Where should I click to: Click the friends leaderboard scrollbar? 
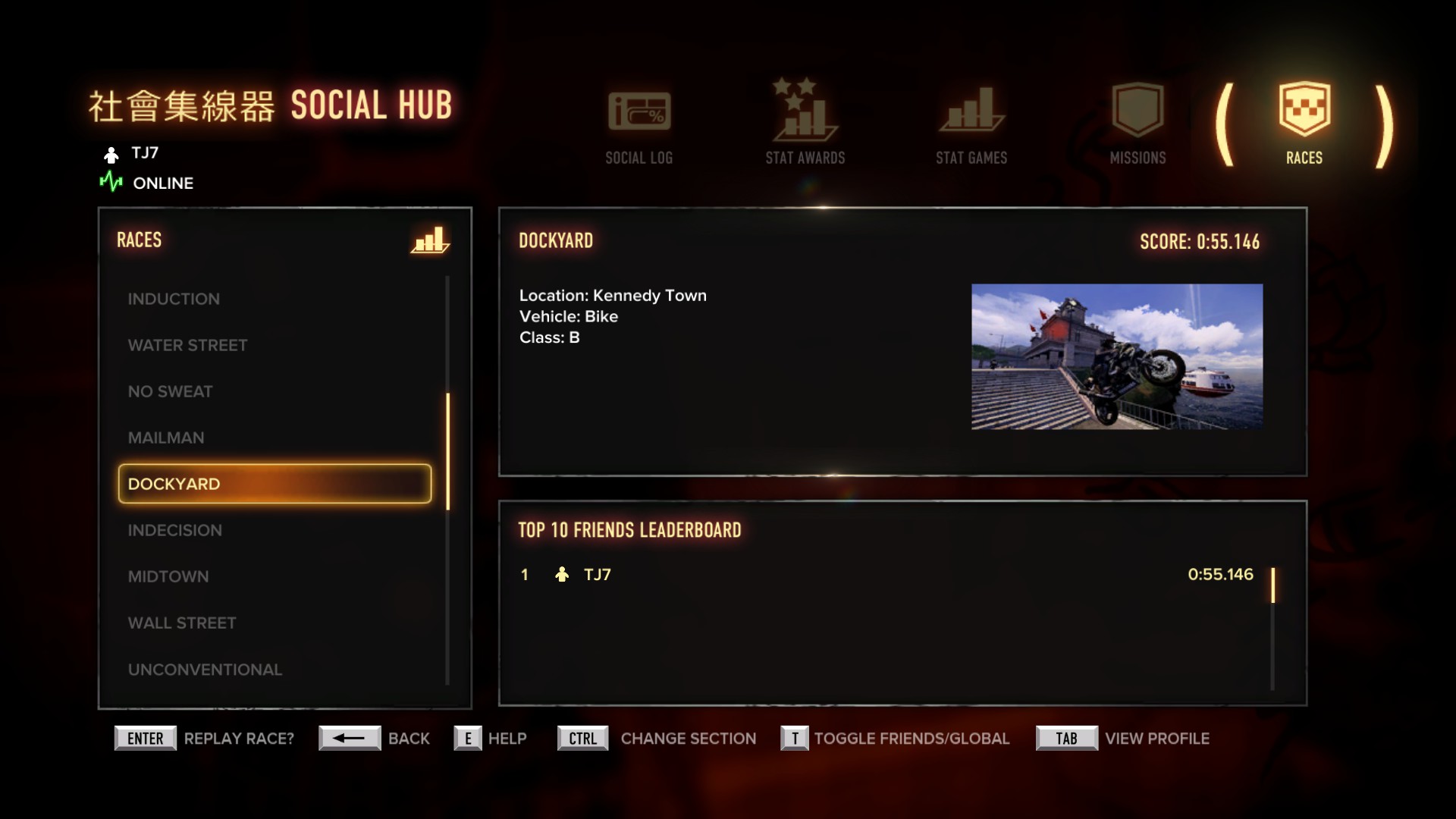tap(1272, 585)
